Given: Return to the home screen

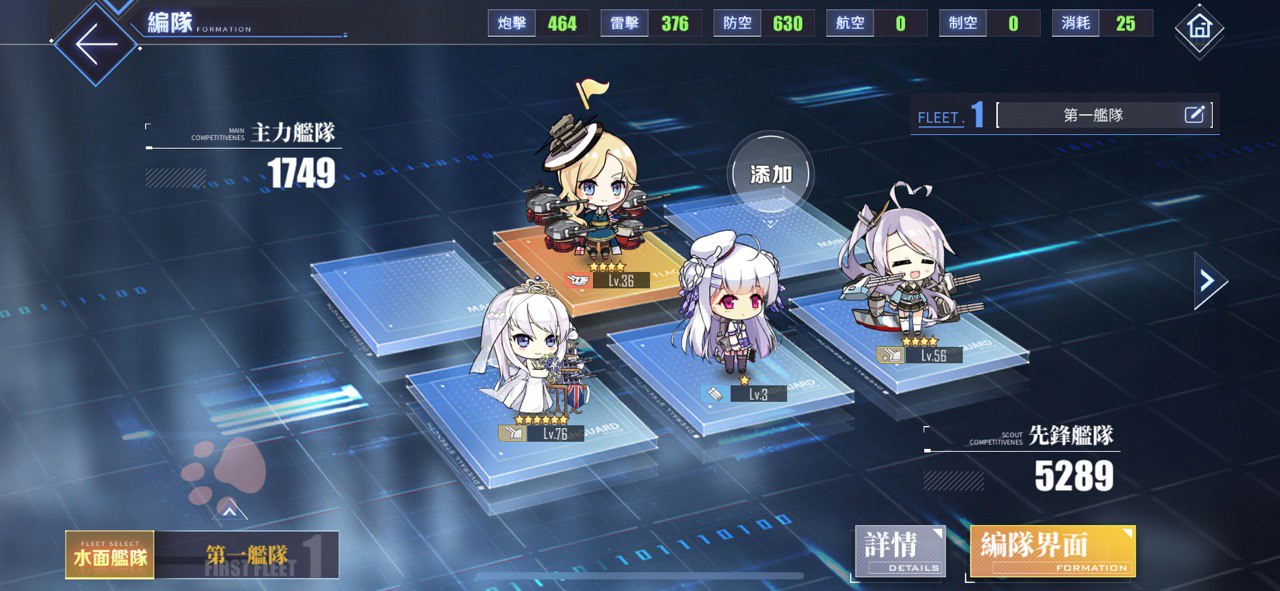Looking at the screenshot, I should coord(1198,29).
